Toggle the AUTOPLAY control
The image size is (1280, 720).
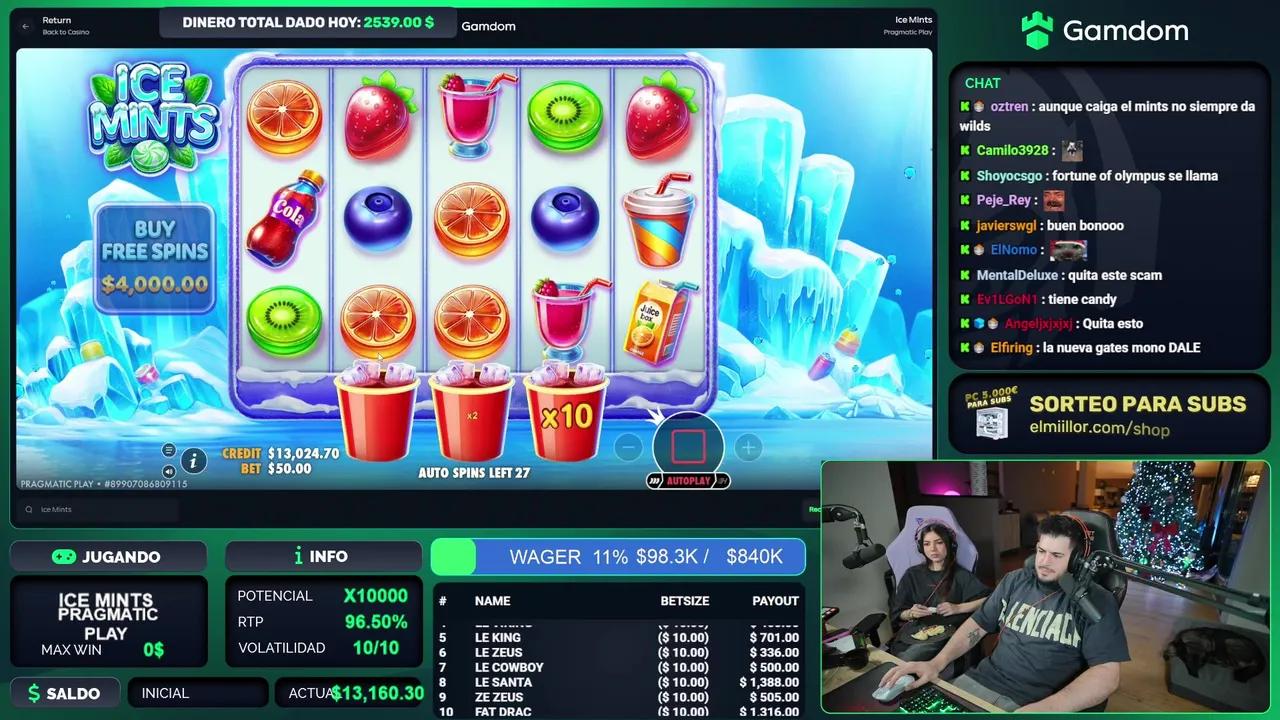point(690,481)
